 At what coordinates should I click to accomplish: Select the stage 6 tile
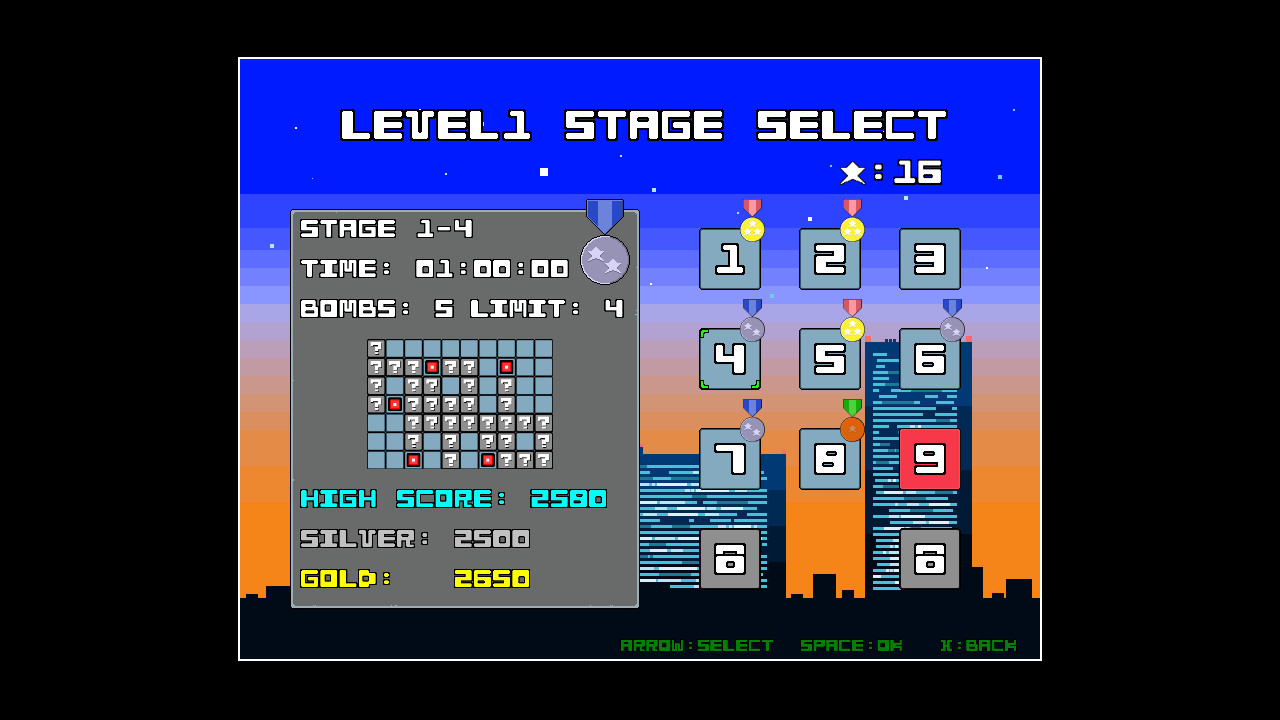[930, 359]
